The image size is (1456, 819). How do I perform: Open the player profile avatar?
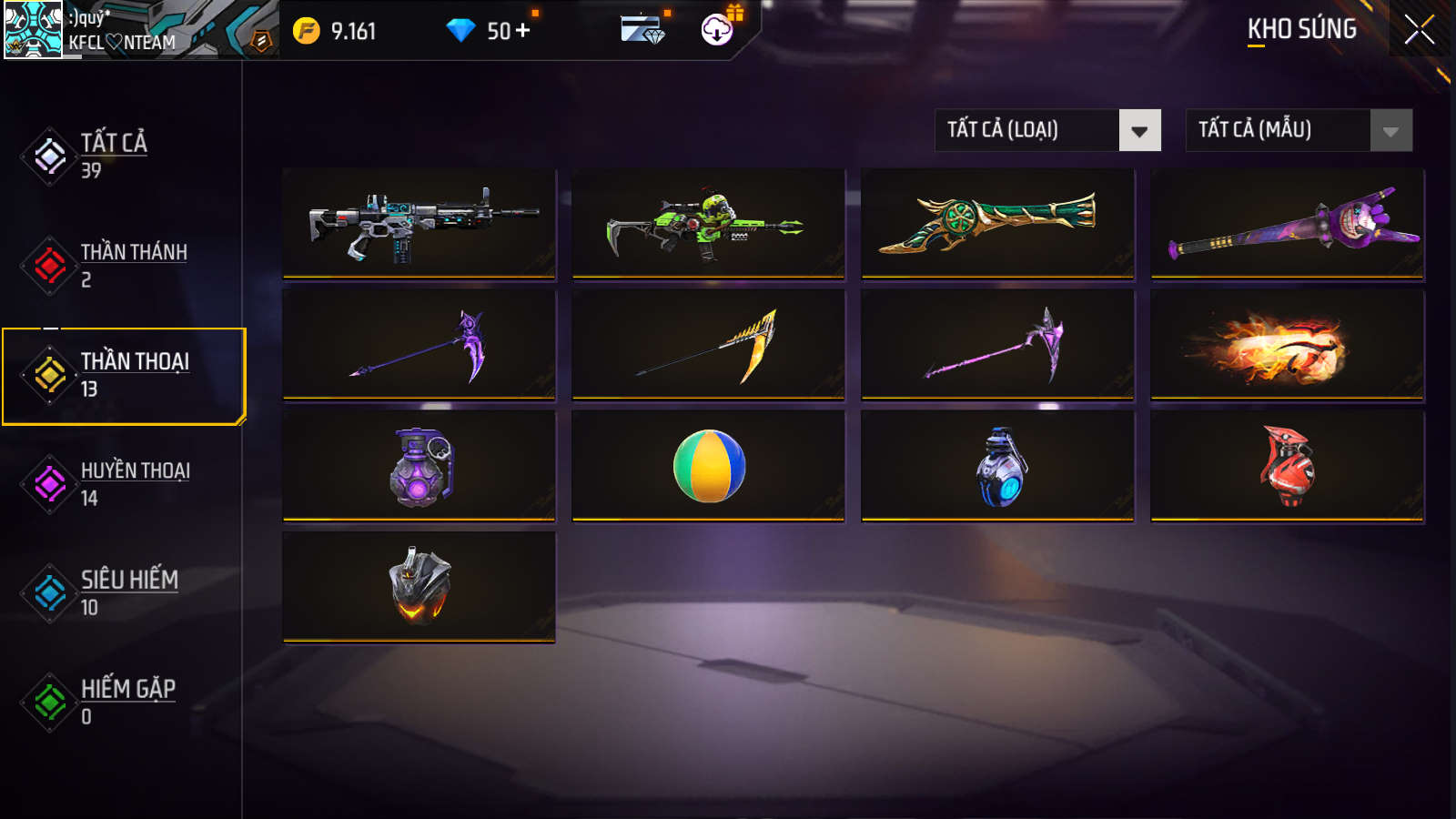pyautogui.click(x=34, y=29)
